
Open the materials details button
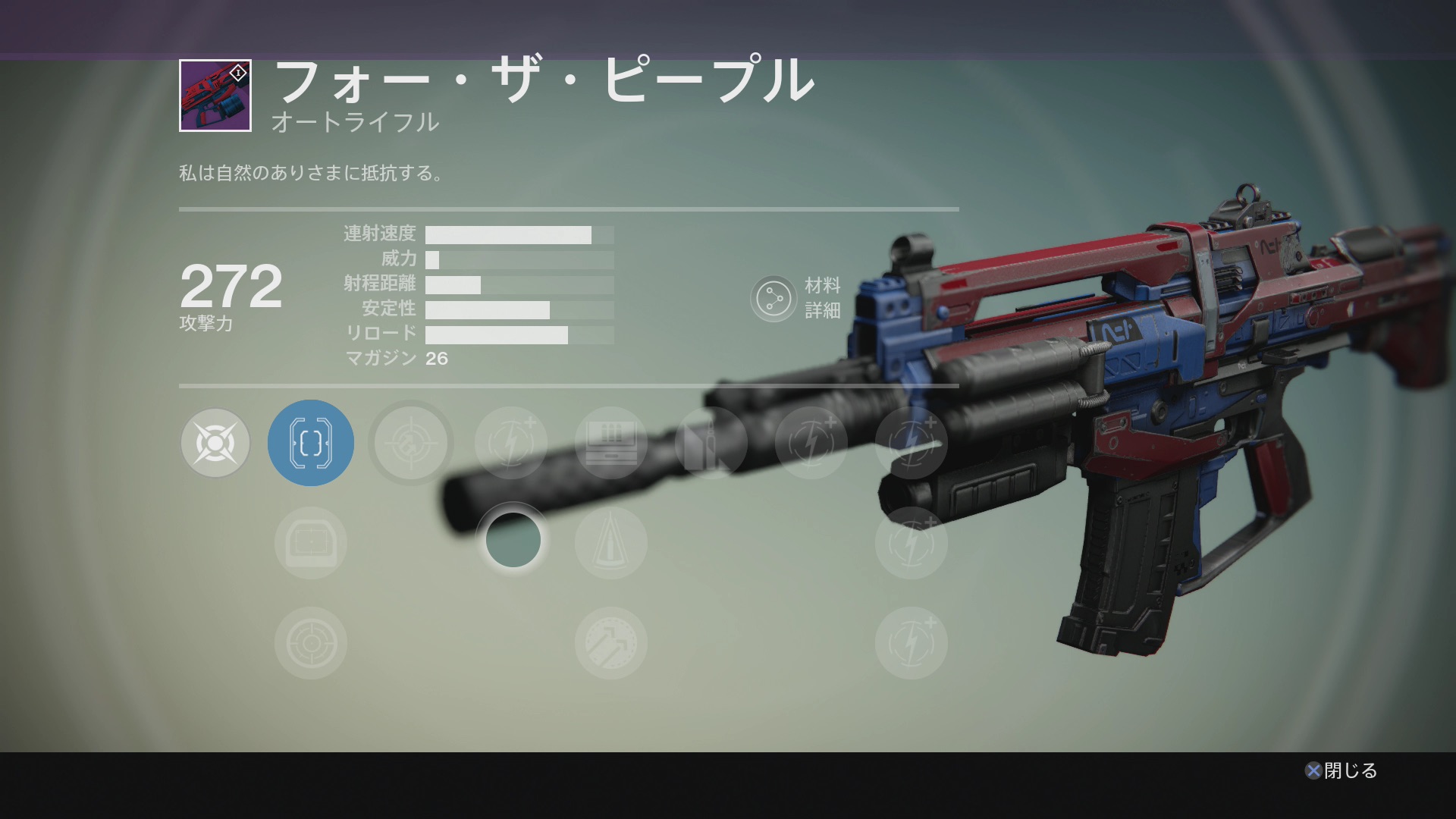[773, 299]
